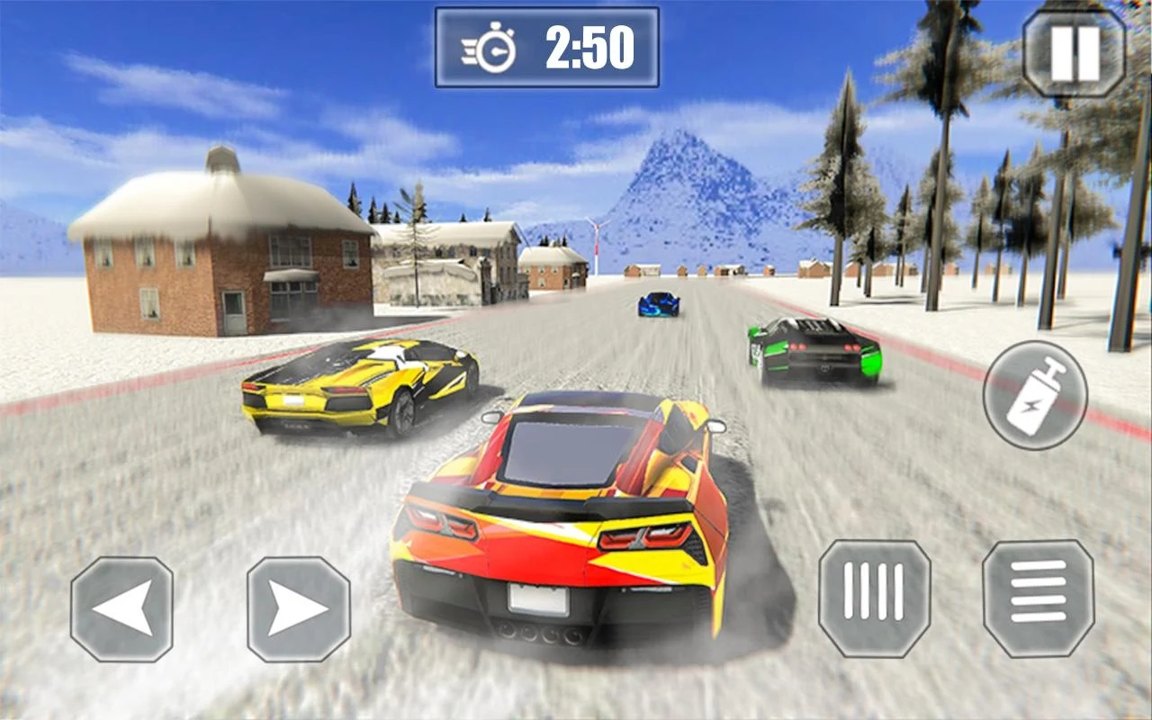Screen dimensions: 1152x720
Task: Tap the brake pedal with vertical bars
Action: point(874,599)
